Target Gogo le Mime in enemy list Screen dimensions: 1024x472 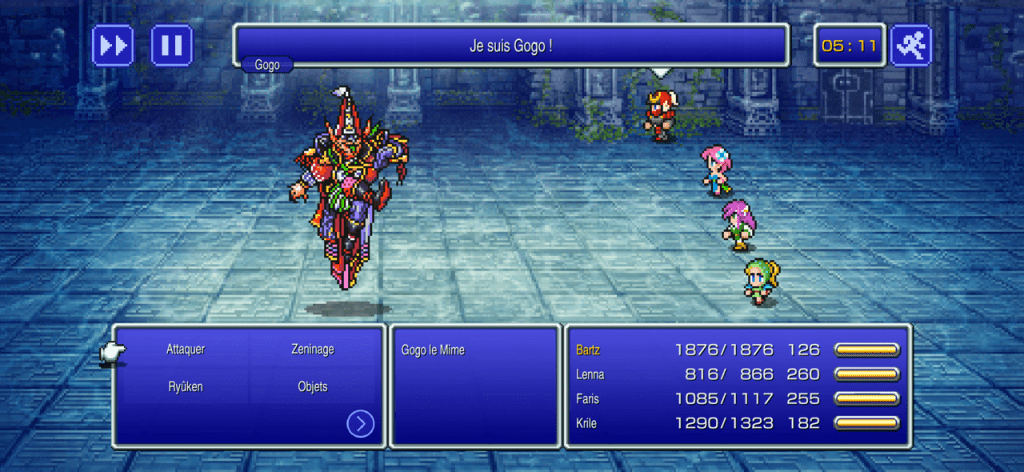click(433, 350)
